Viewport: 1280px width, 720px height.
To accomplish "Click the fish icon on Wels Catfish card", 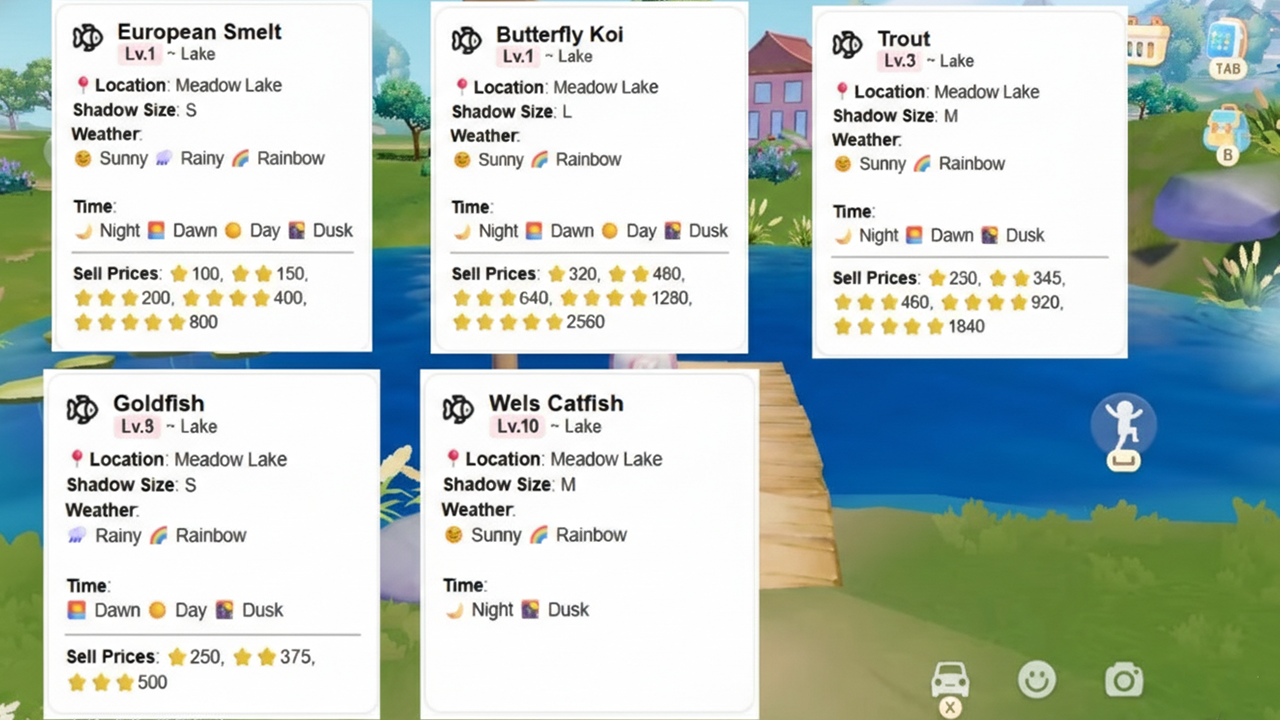I will 458,409.
